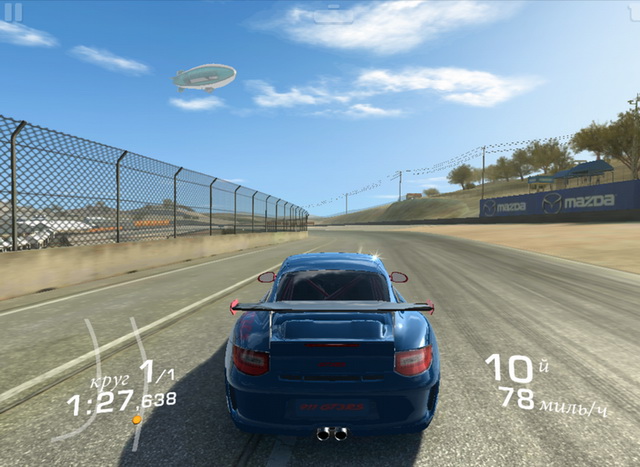Pause the race with the pause button
The width and height of the screenshot is (640, 467).
13,12
